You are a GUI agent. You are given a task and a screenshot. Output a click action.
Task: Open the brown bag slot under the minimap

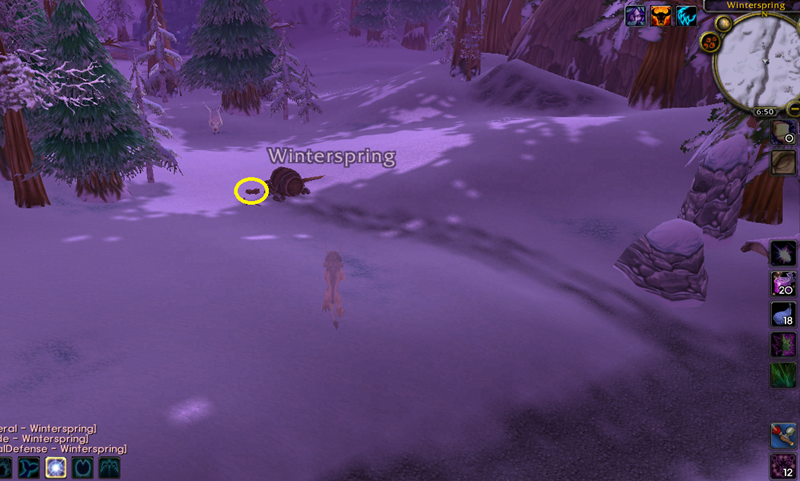(x=785, y=161)
